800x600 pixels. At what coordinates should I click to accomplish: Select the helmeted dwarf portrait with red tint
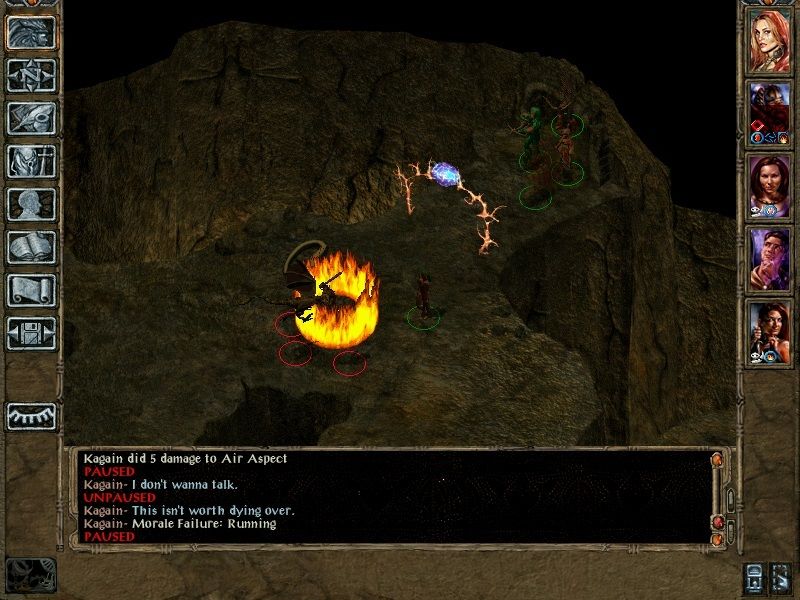coord(770,111)
